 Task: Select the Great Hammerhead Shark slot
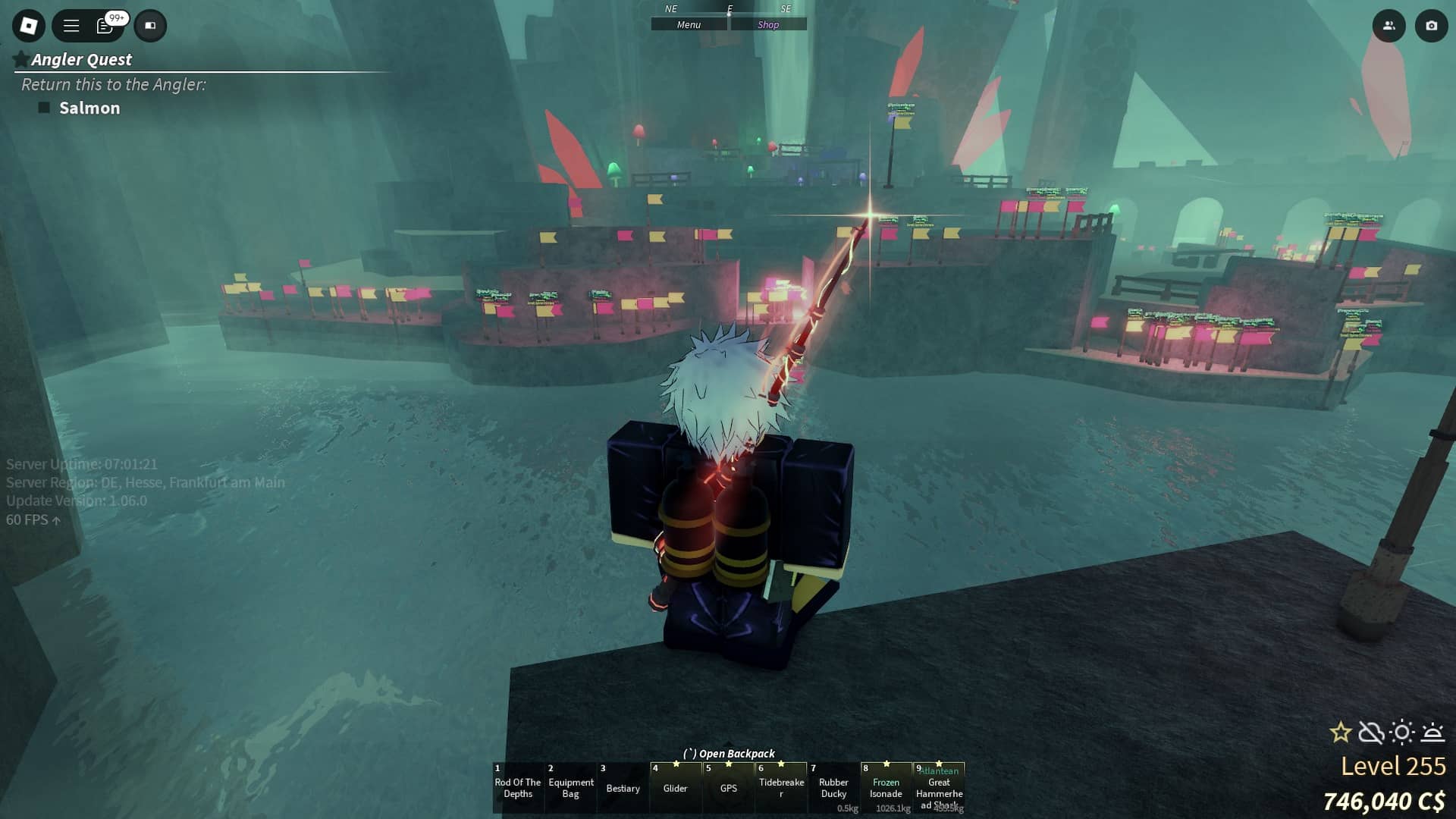coord(939,788)
